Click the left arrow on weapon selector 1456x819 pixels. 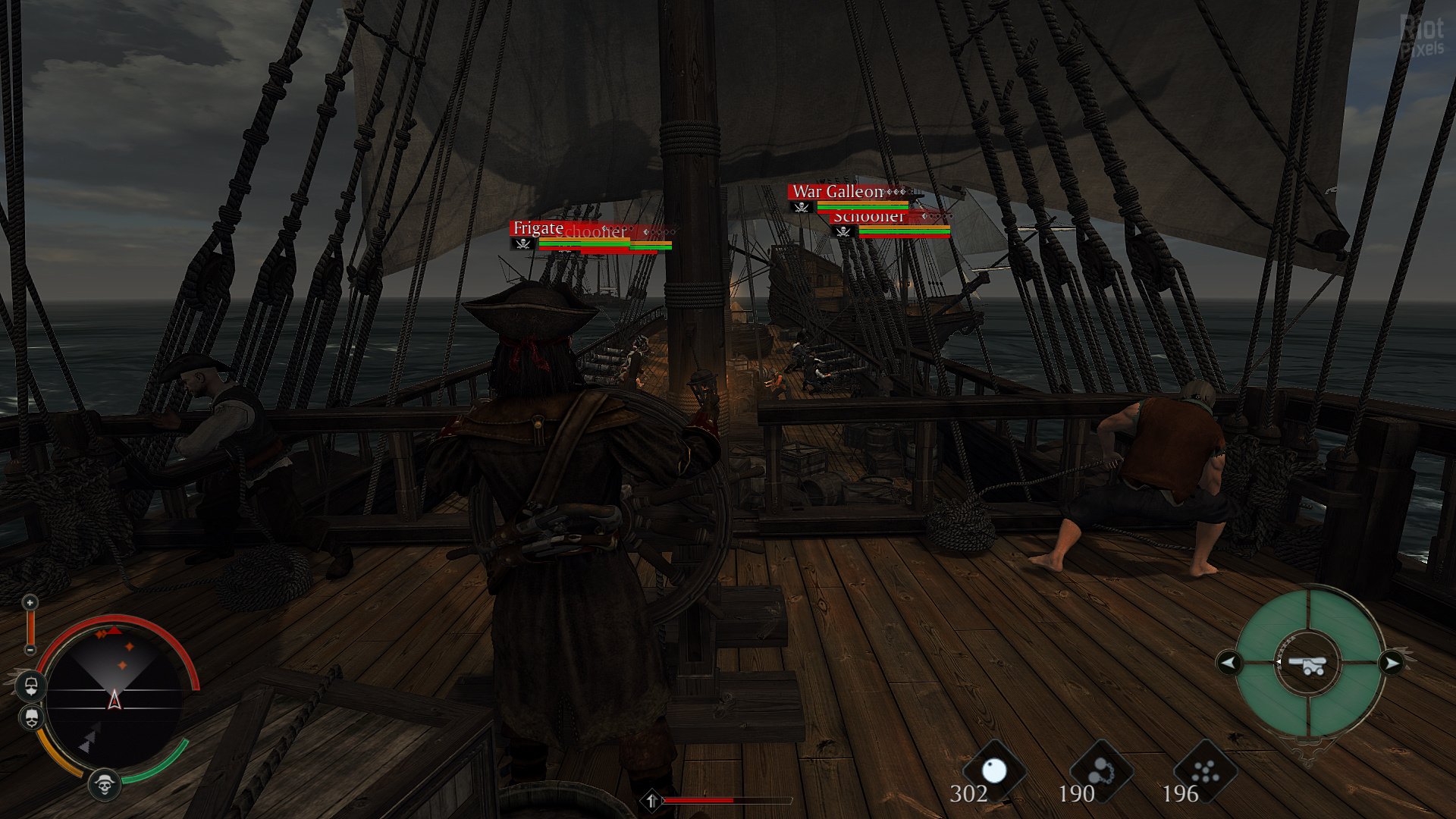point(1228,664)
